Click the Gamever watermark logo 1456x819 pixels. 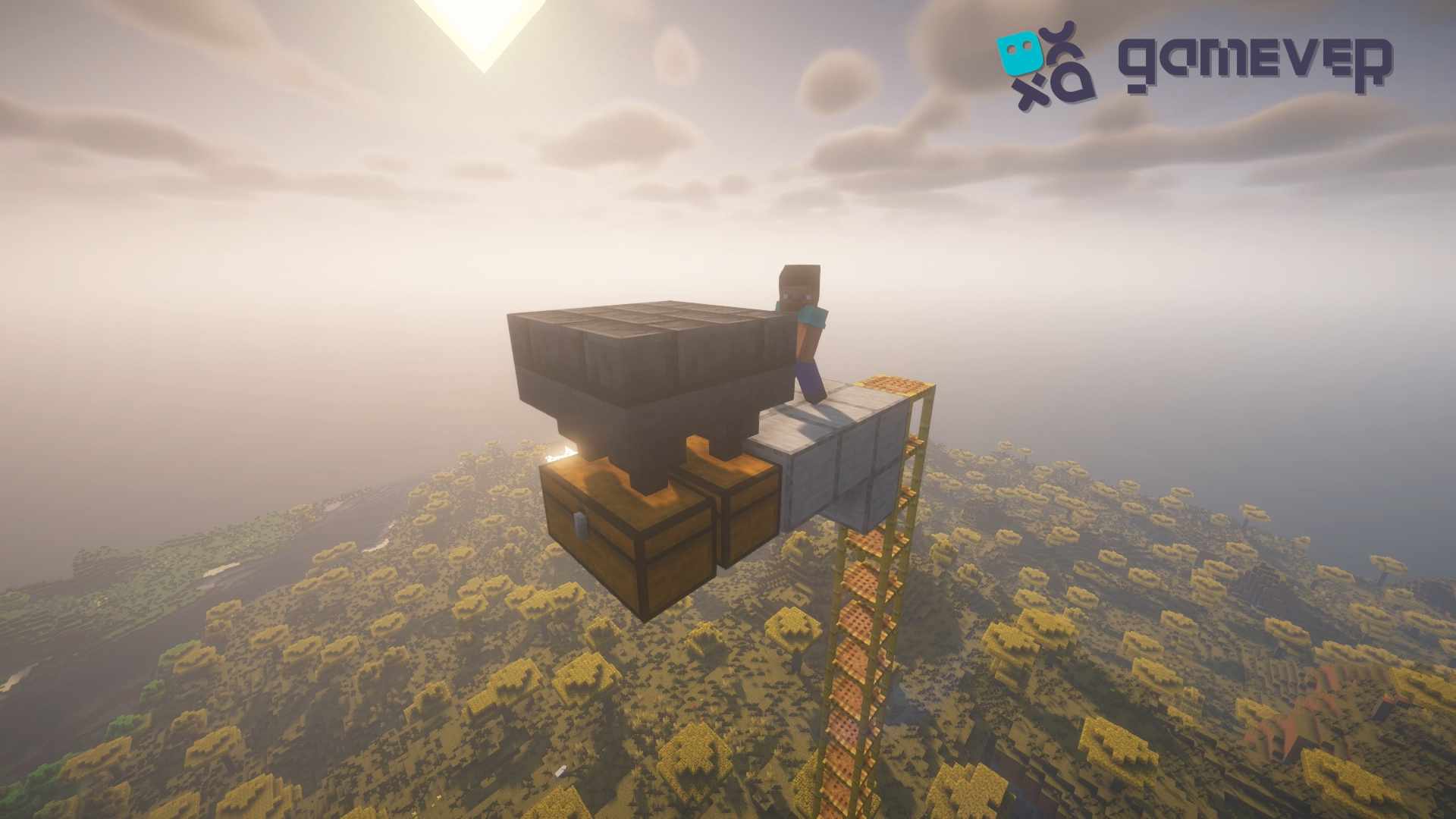(1195, 62)
